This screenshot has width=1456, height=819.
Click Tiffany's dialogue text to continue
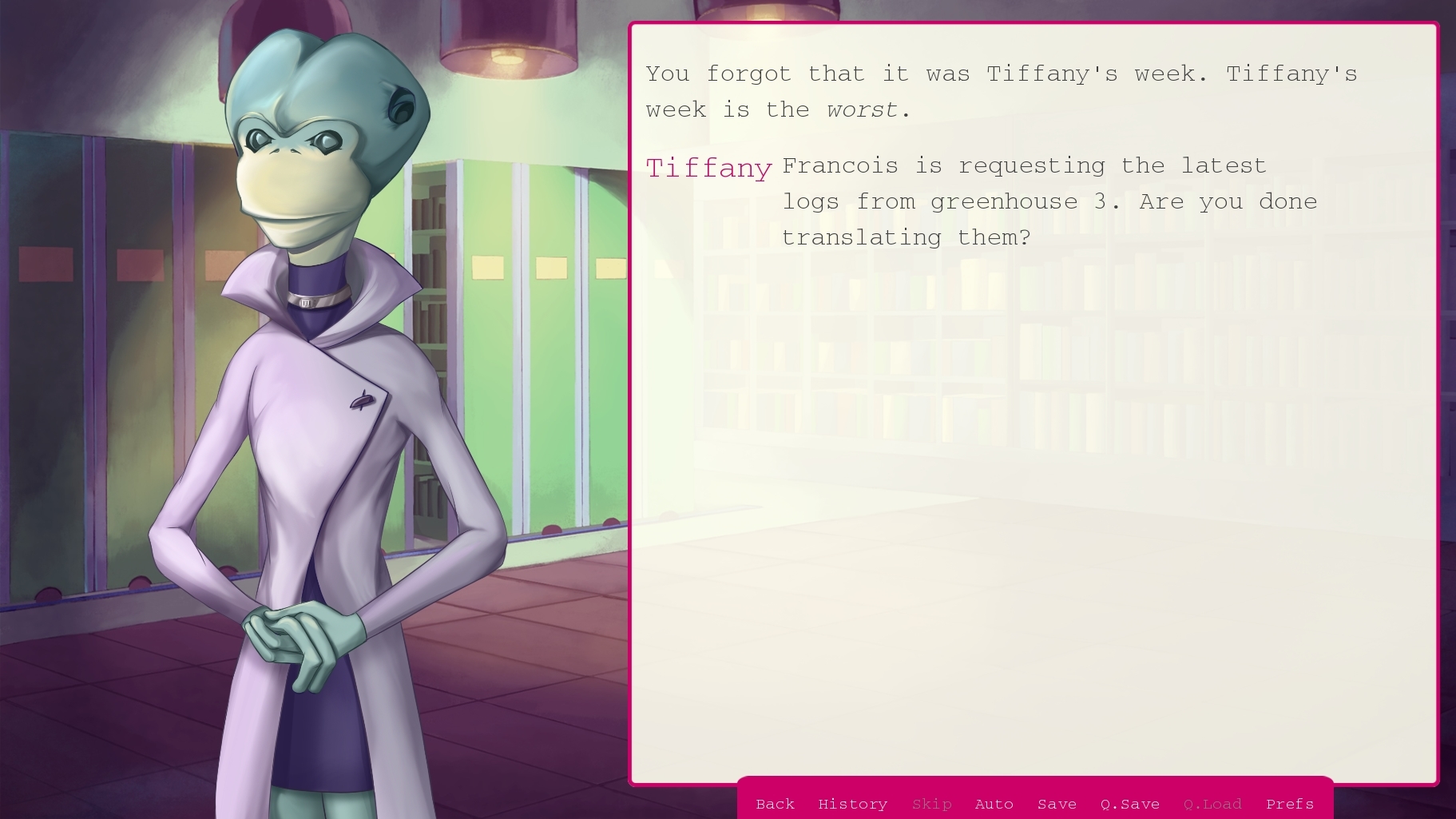coord(1049,201)
